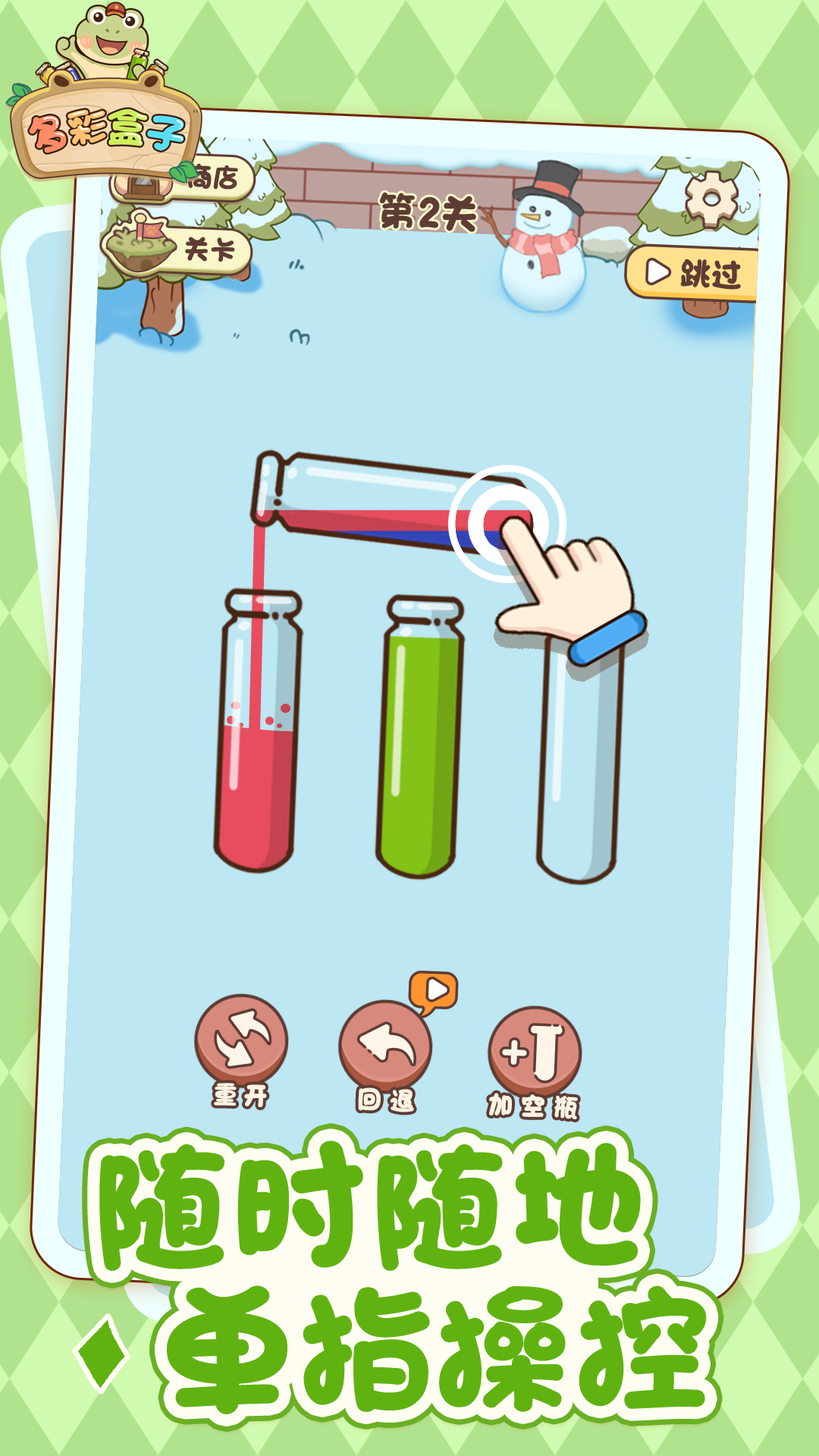The image size is (819, 1456).
Task: Restart the level with 重开
Action: click(x=241, y=1040)
